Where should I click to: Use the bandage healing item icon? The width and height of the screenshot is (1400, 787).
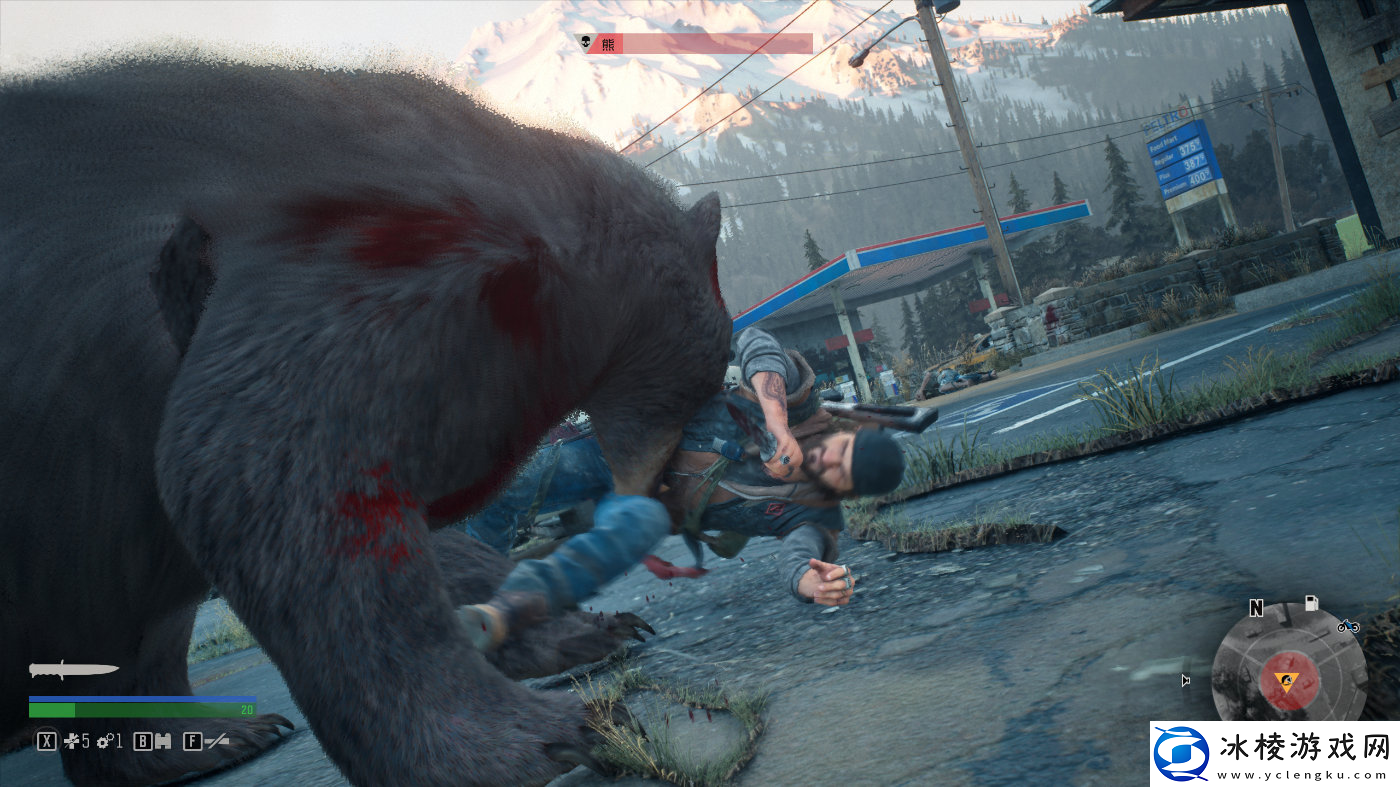pyautogui.click(x=72, y=741)
